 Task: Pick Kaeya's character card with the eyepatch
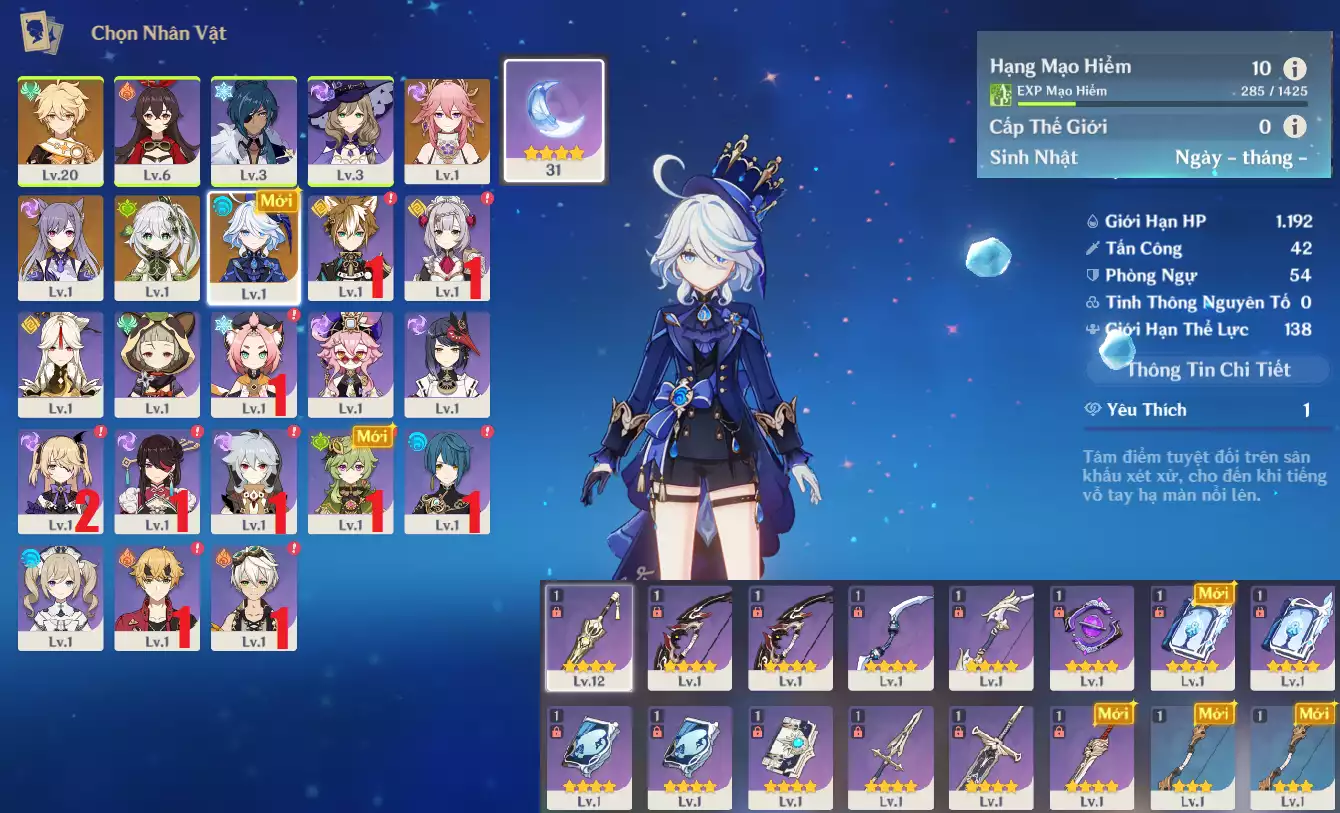click(254, 131)
